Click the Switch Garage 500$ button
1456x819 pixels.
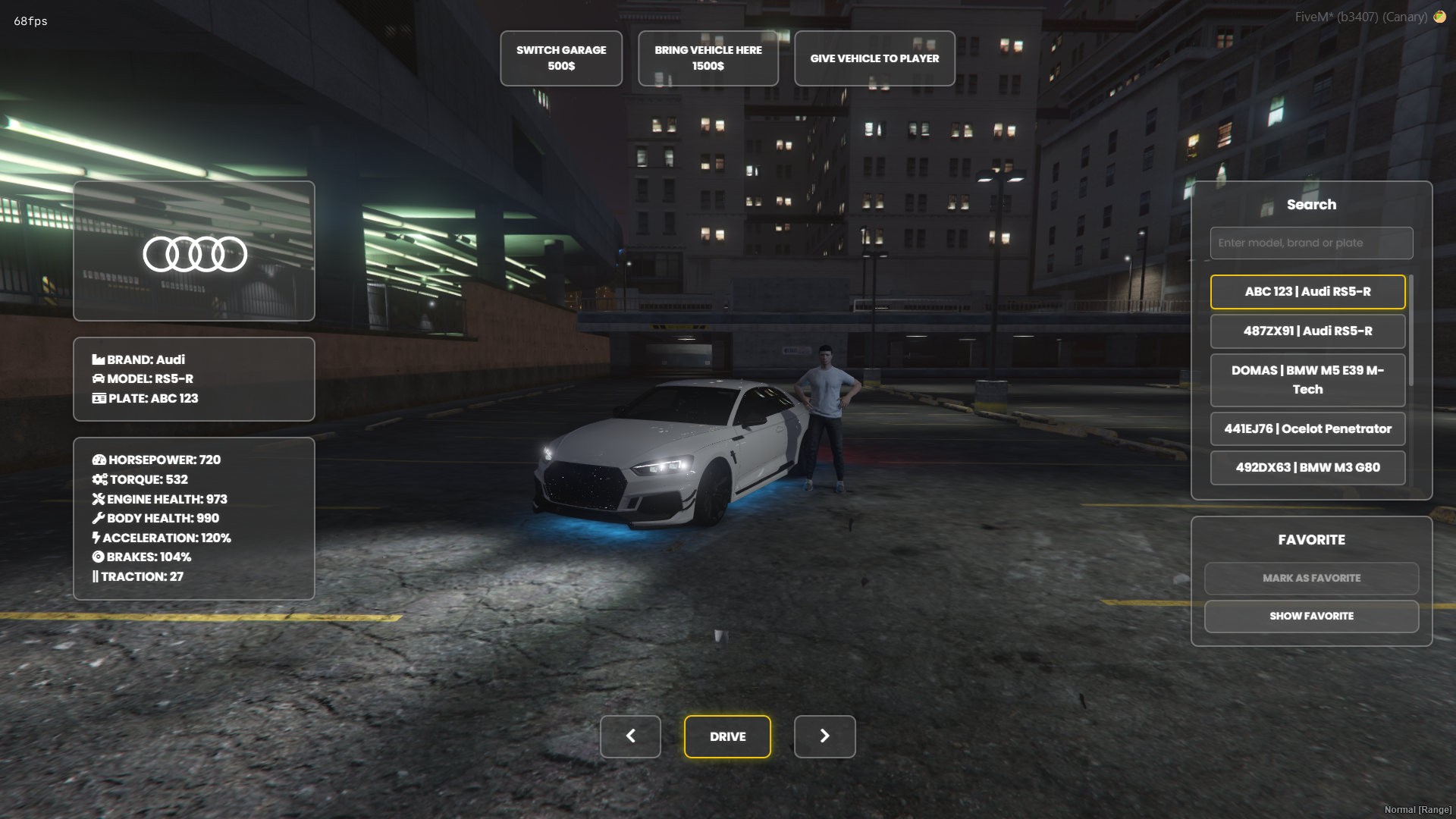click(x=561, y=58)
